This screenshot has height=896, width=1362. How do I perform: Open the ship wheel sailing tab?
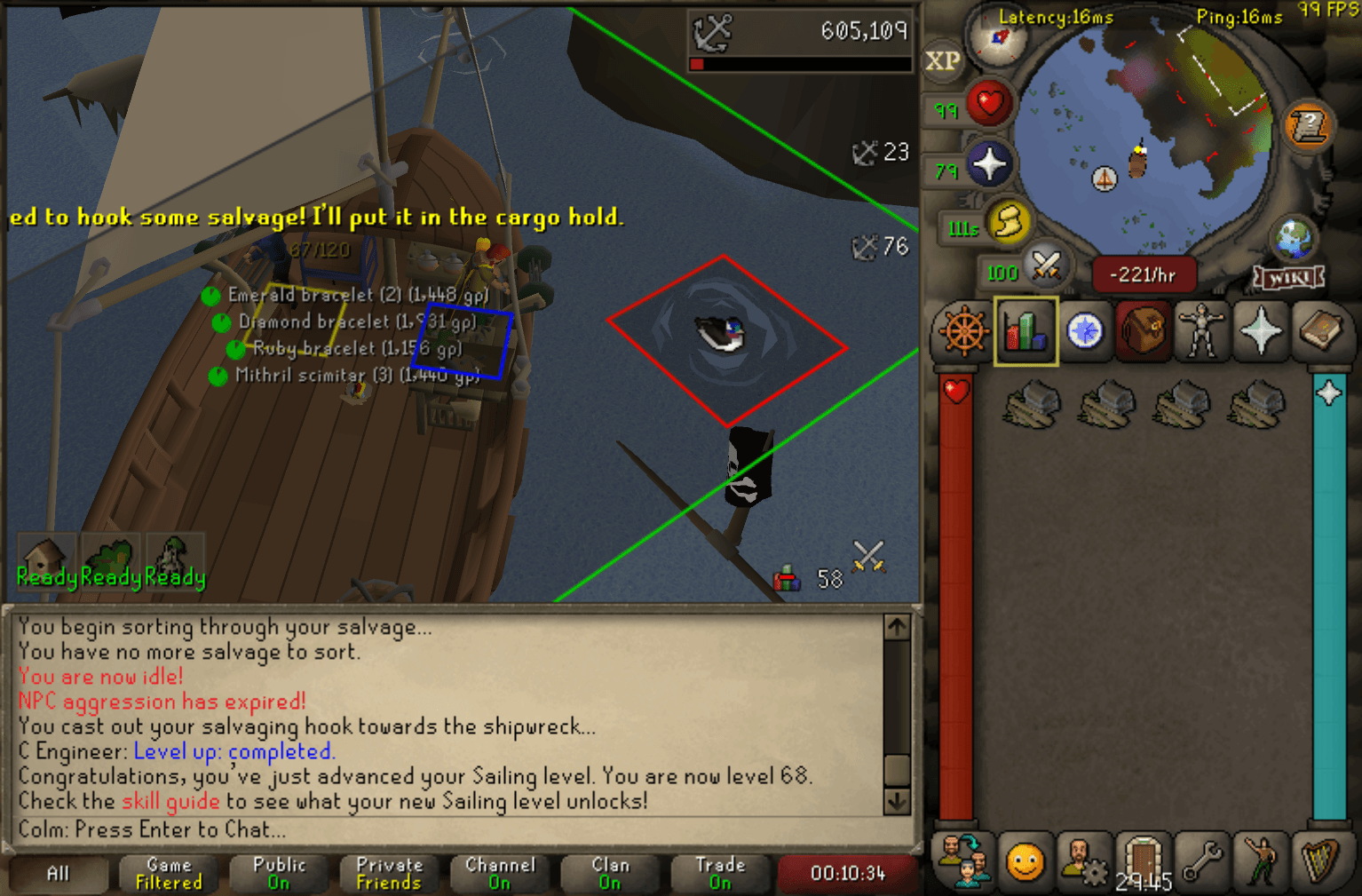pos(964,333)
